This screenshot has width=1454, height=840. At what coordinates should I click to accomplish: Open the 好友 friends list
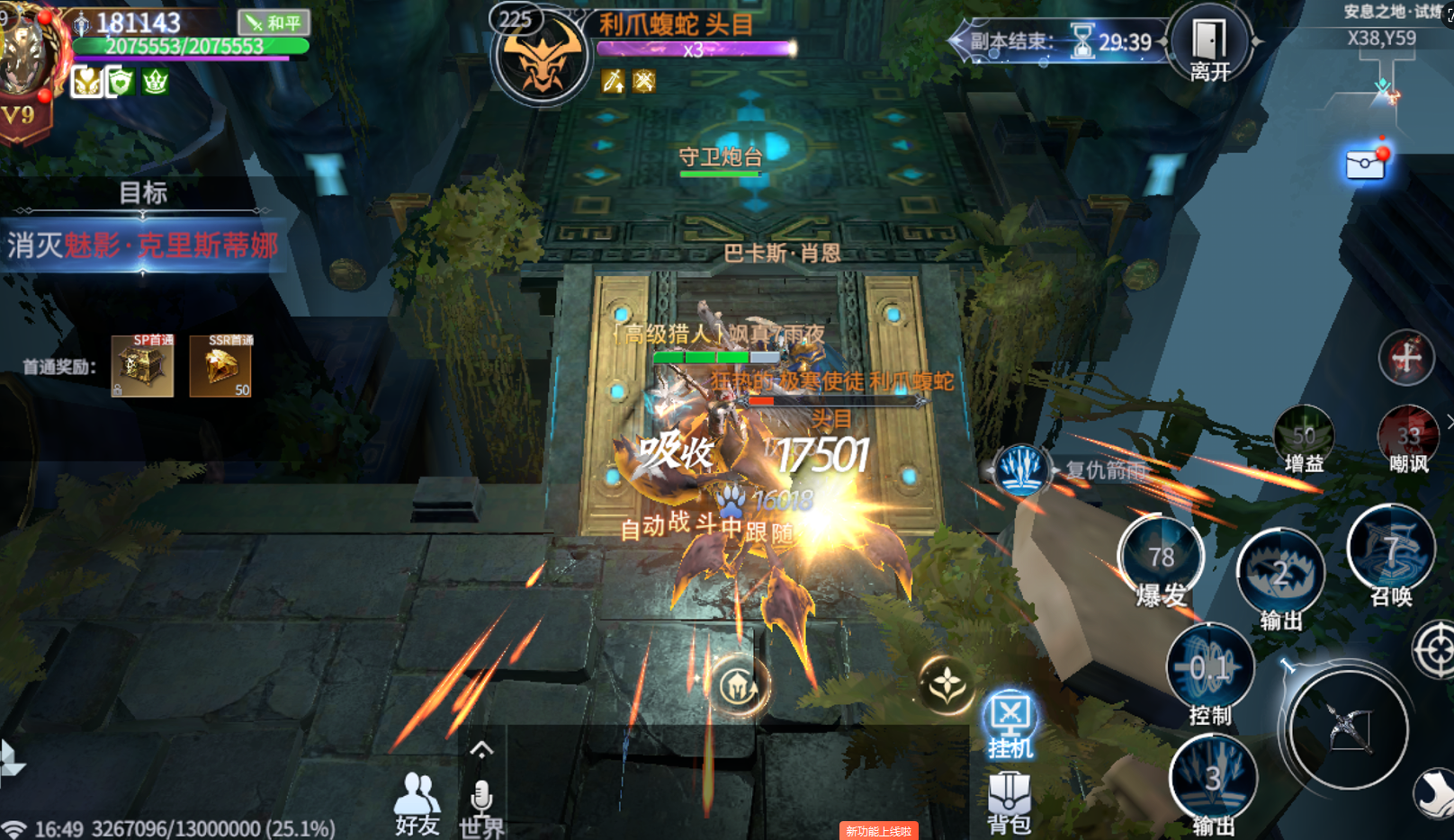(x=417, y=802)
